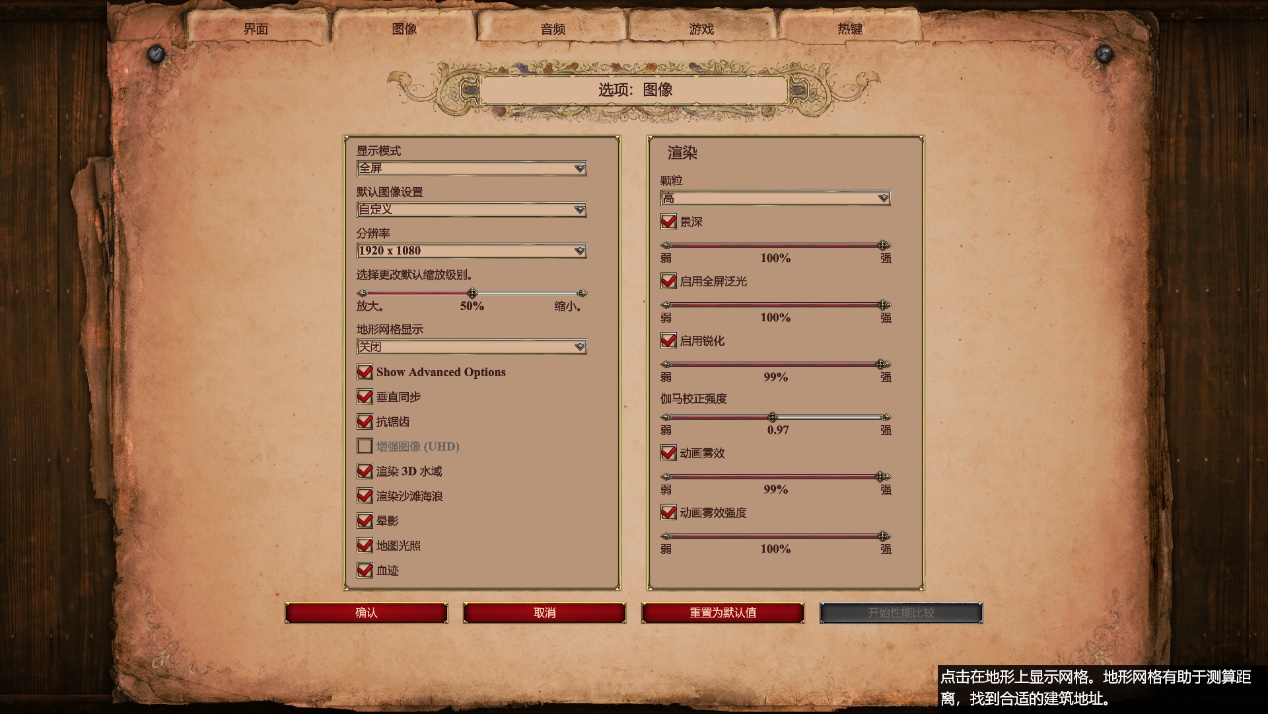The height and width of the screenshot is (714, 1268).
Task: Toggle 渲染 3D 水域 checkbox
Action: tap(365, 471)
